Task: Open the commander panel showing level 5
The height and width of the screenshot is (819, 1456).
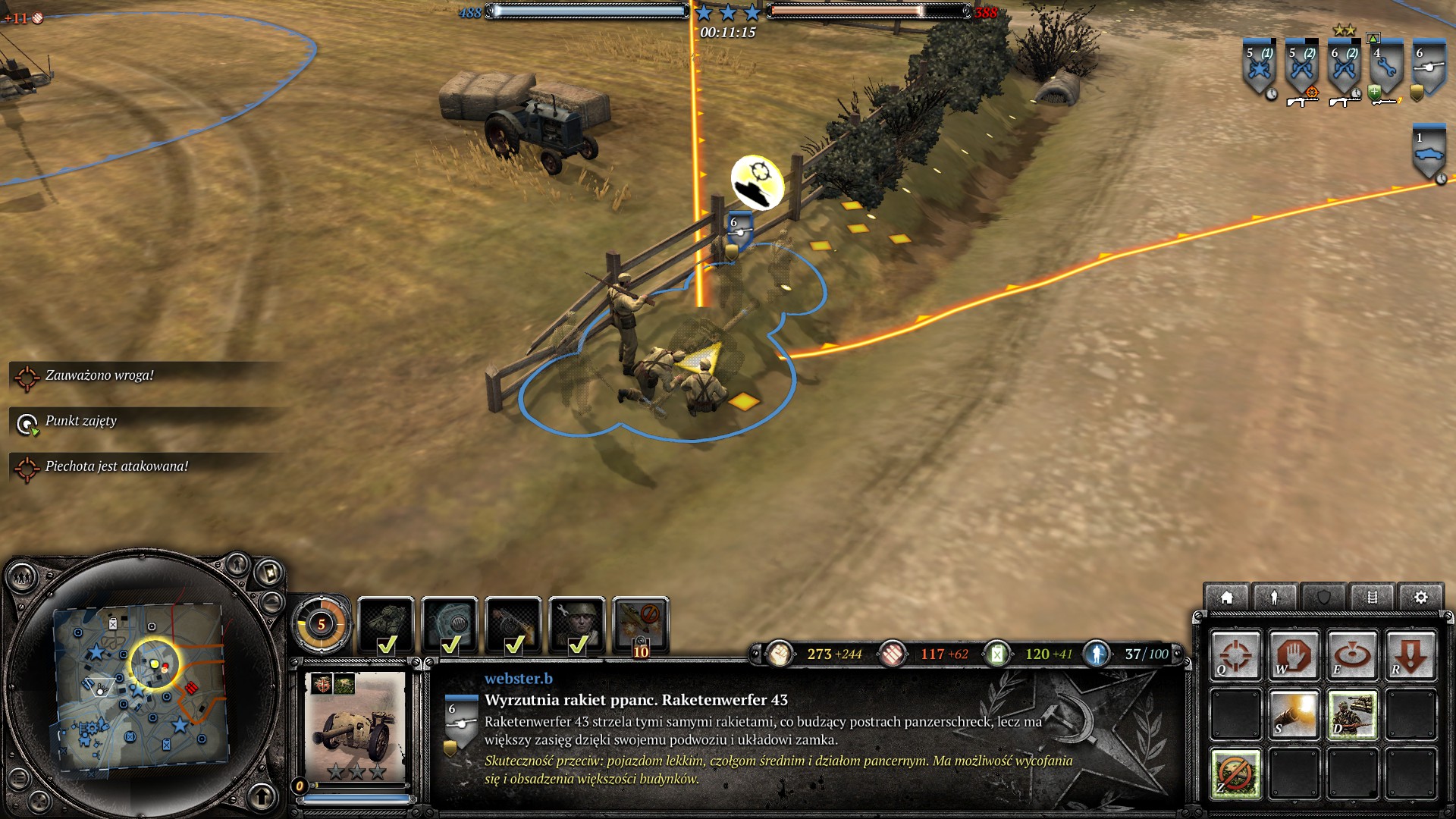Action: coord(322,624)
